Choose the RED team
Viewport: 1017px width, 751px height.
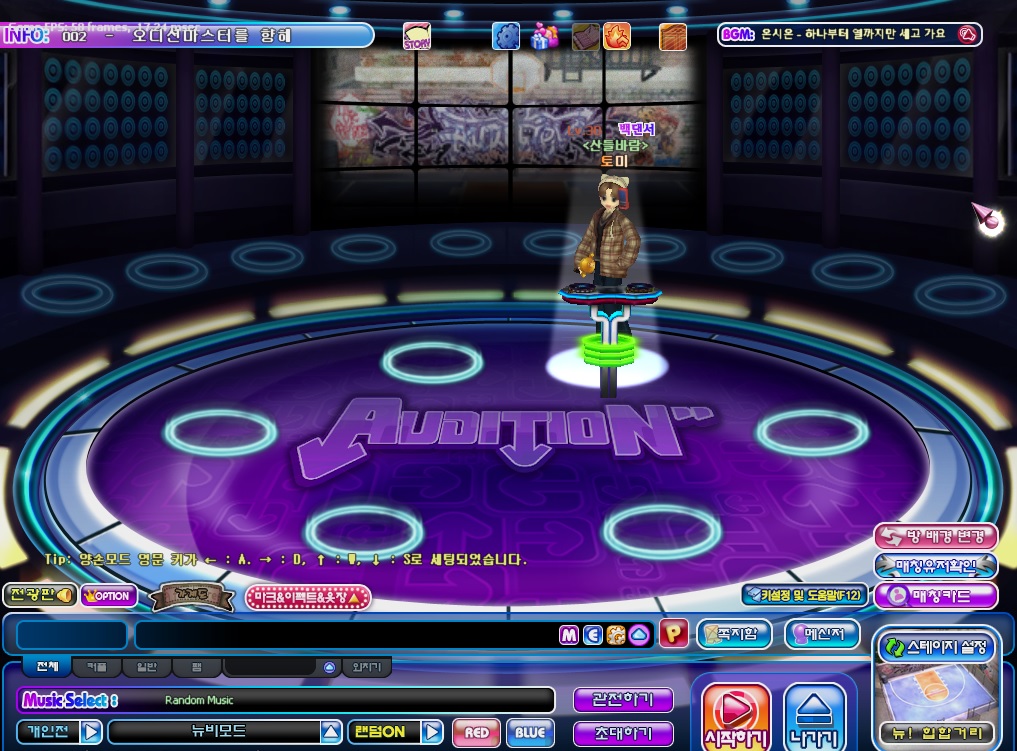click(476, 732)
